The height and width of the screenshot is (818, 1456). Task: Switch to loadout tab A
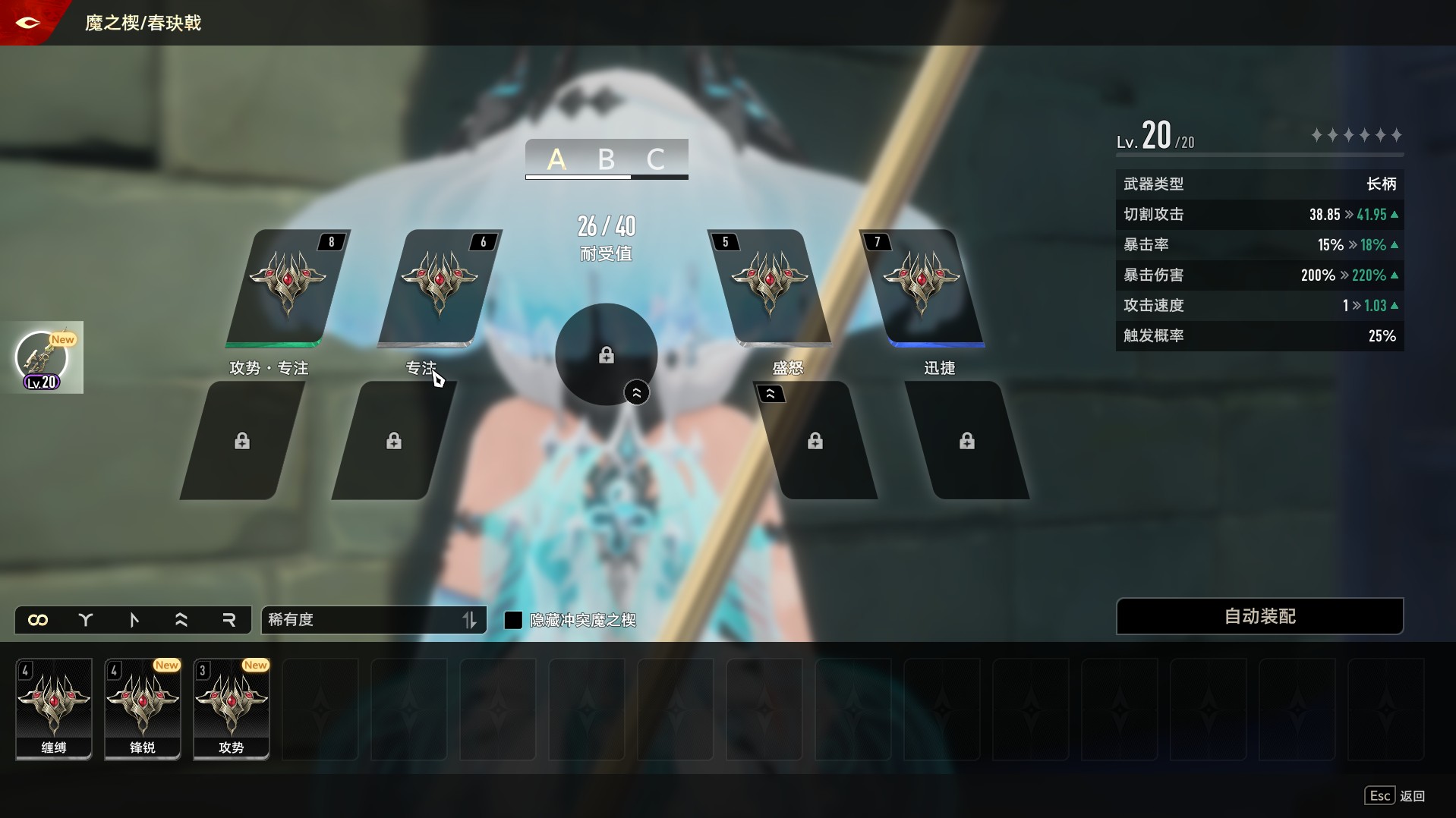[x=556, y=159]
